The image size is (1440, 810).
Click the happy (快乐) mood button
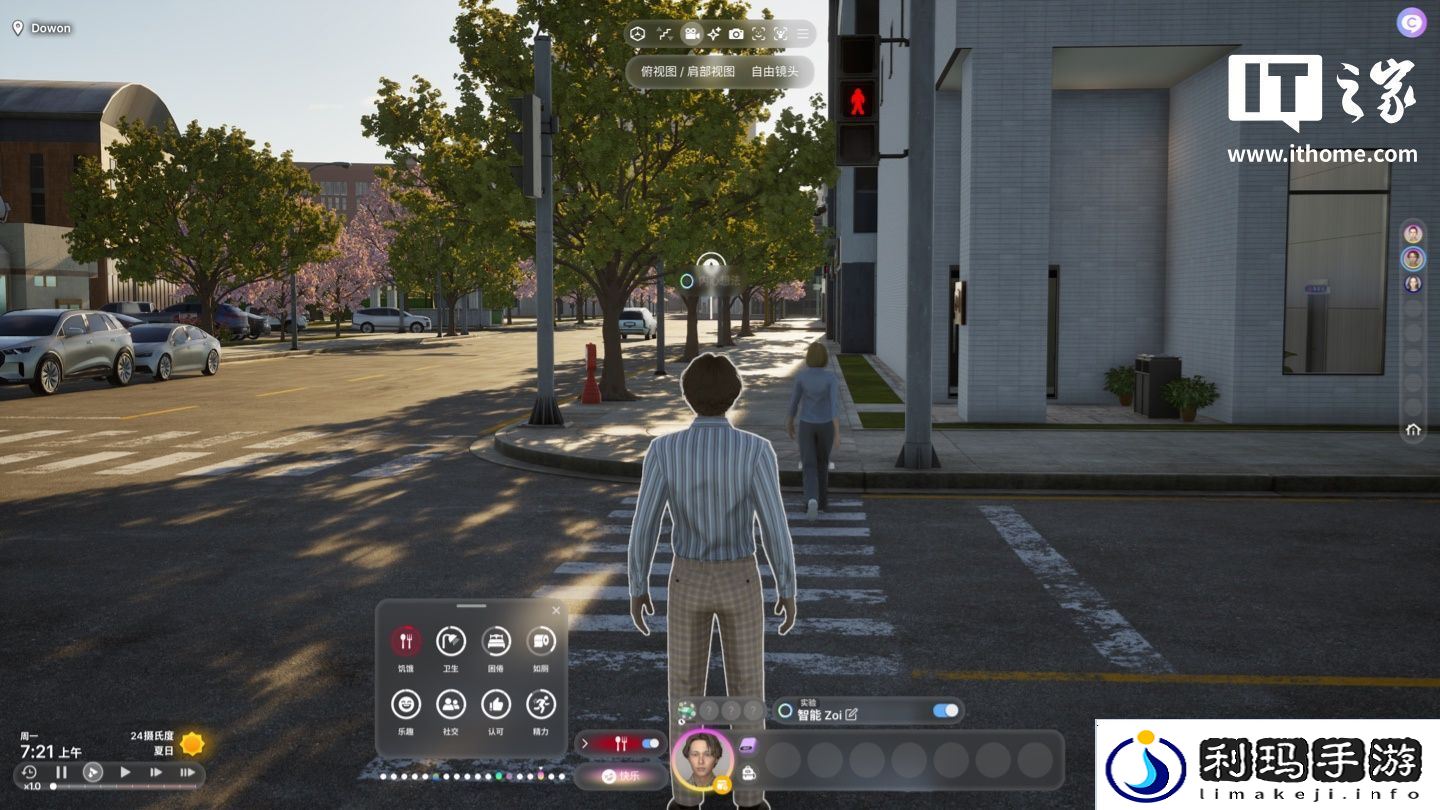tap(621, 775)
